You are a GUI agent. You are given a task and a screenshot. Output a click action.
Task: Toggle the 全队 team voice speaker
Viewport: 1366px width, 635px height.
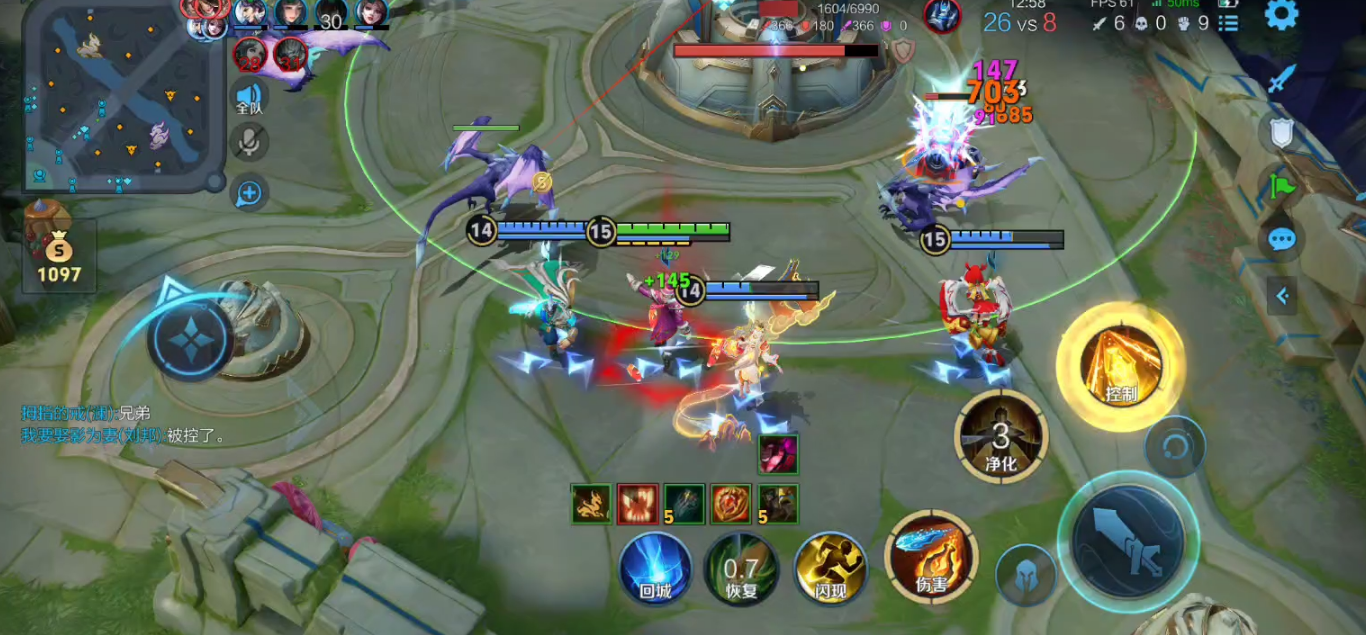[249, 98]
